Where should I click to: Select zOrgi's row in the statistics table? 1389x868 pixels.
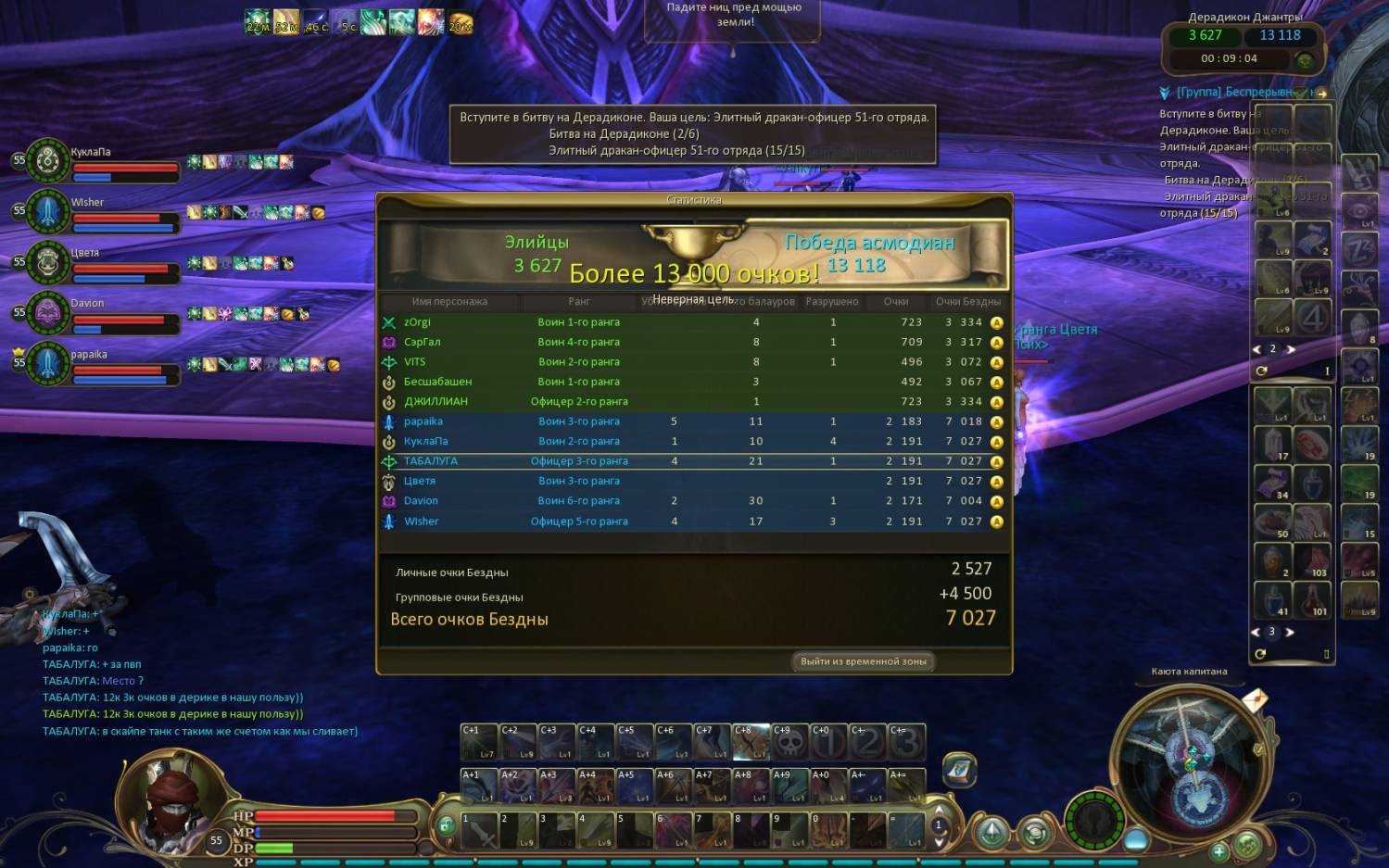(692, 322)
